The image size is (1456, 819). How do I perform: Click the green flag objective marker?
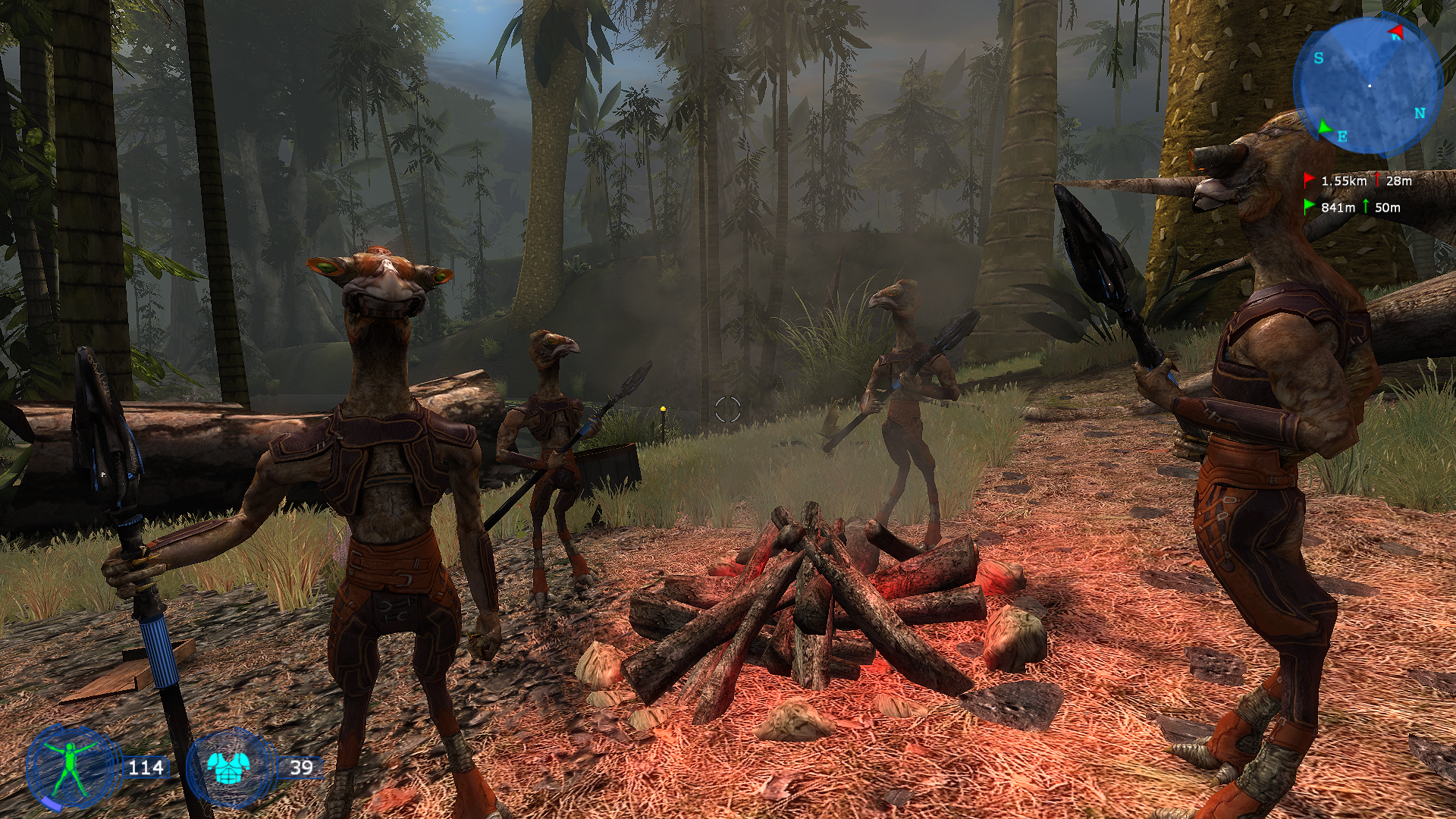click(1309, 206)
